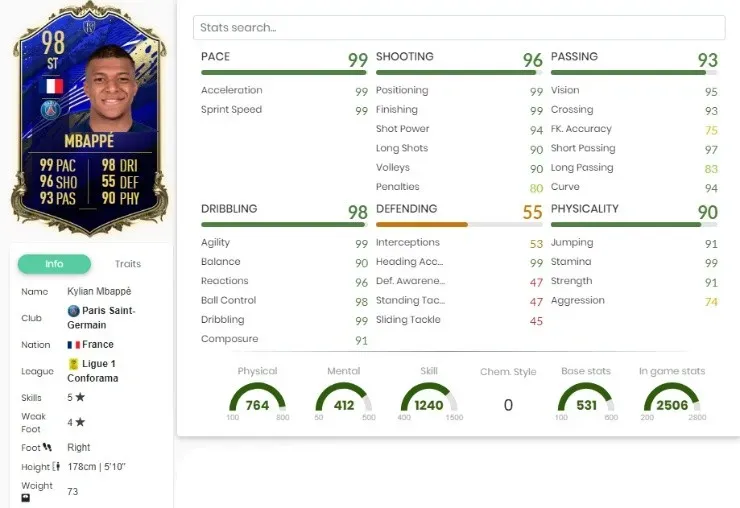The height and width of the screenshot is (508, 740).
Task: Click the Stats search input field
Action: coord(459,28)
